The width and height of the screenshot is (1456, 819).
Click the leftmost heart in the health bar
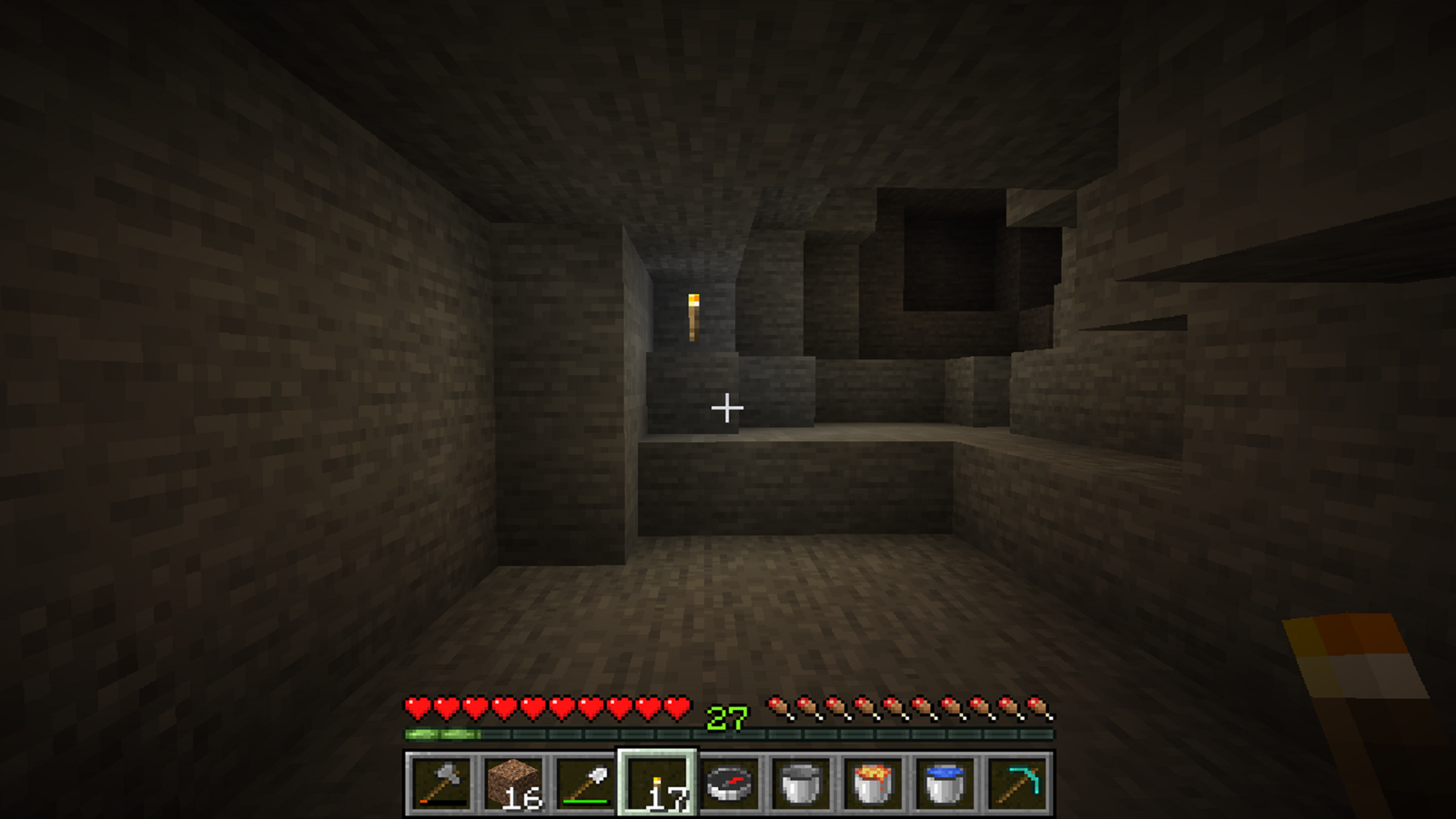419,705
